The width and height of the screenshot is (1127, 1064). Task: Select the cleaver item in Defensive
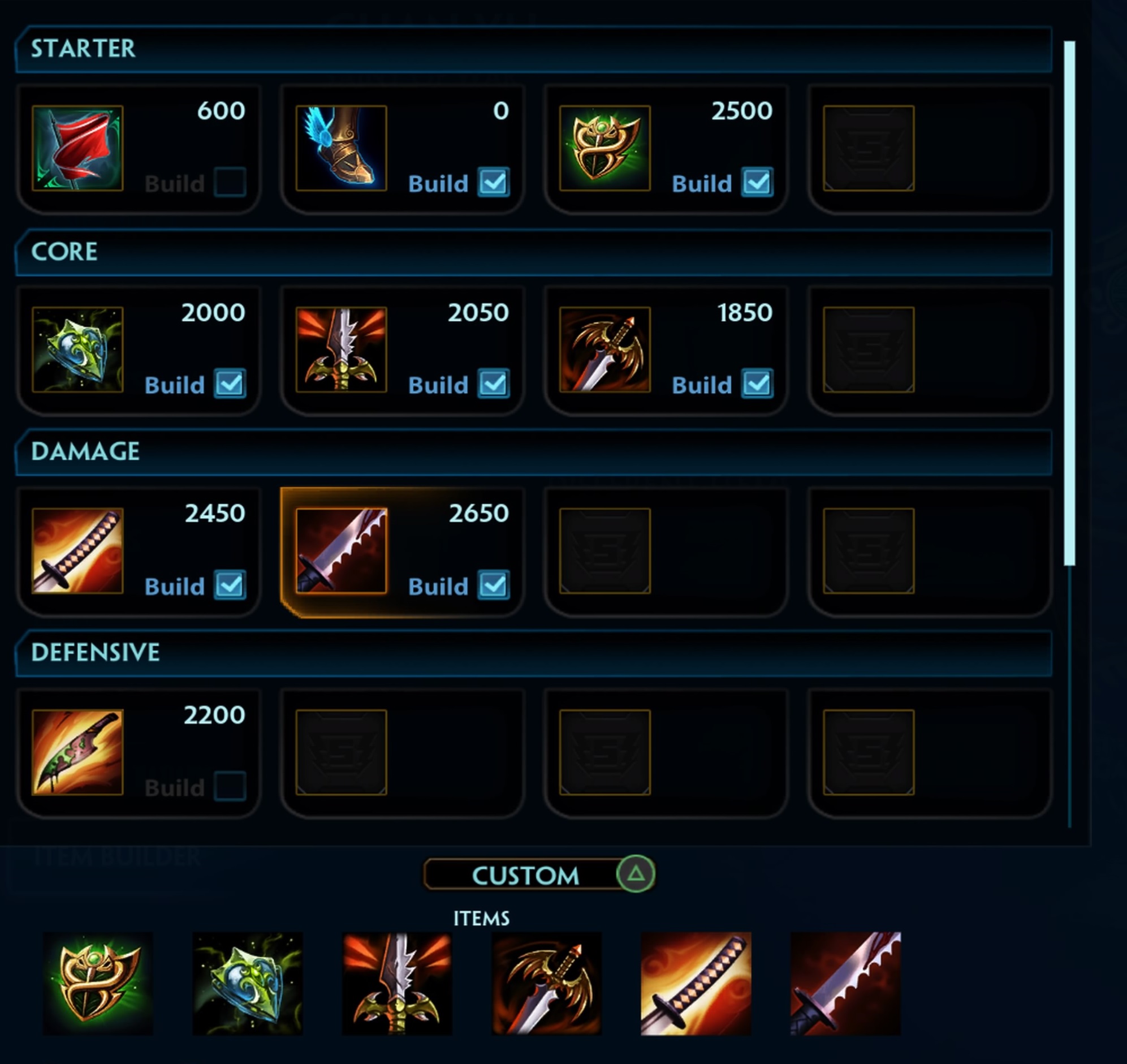77,752
